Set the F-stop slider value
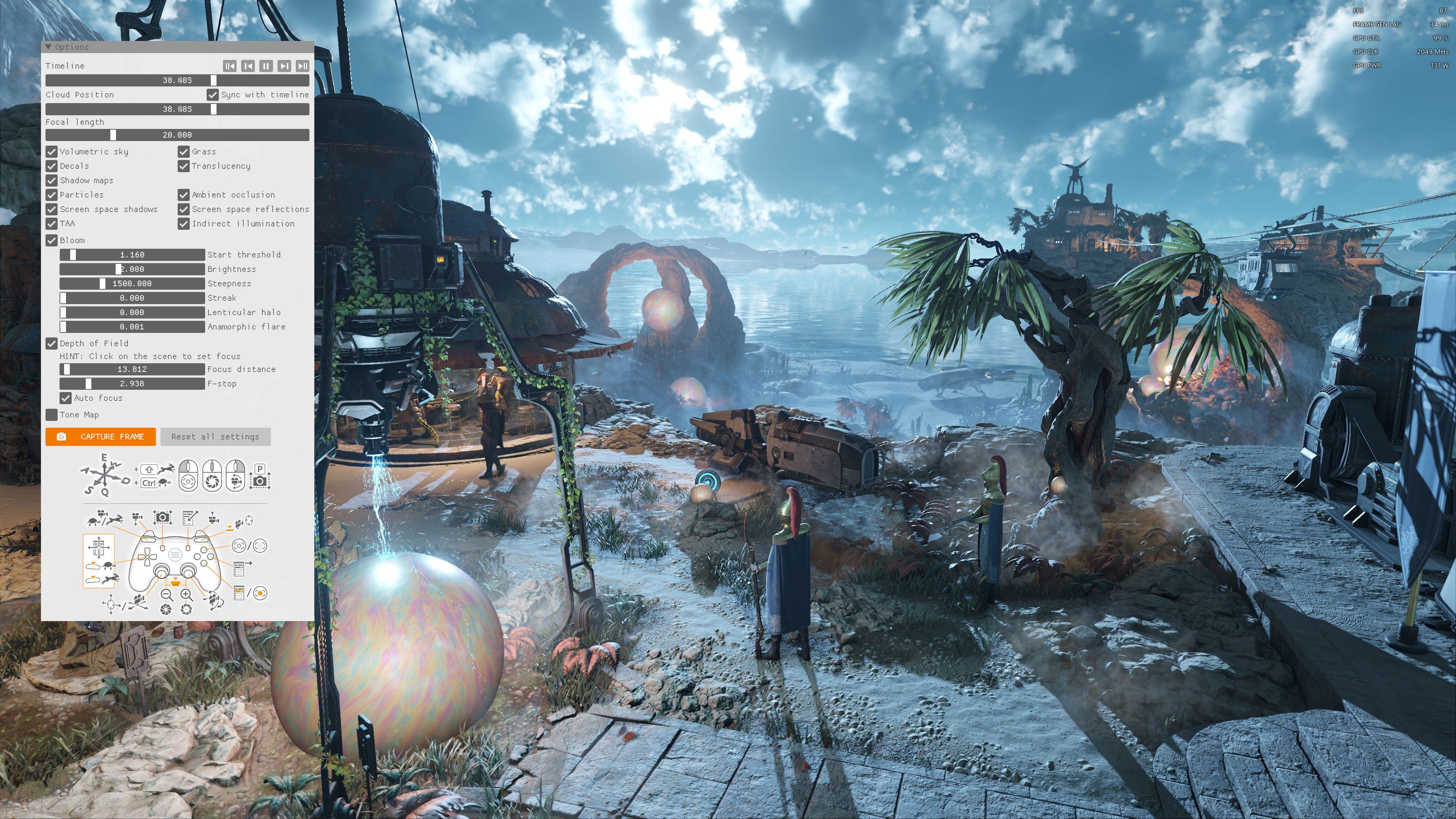This screenshot has height=819, width=1456. tap(132, 384)
